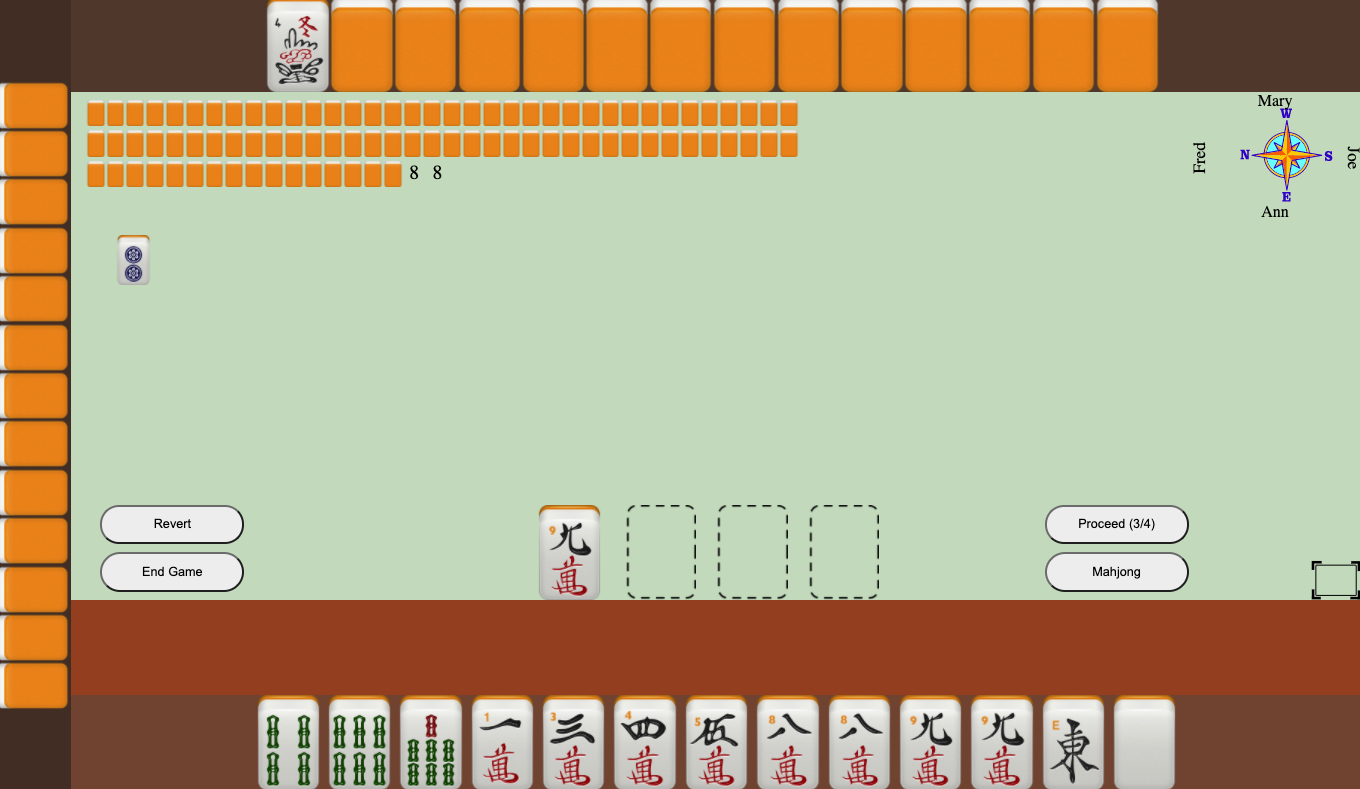The image size is (1360, 789).
Task: Select the leftmost 2 Bamboo tile
Action: pyautogui.click(x=288, y=744)
